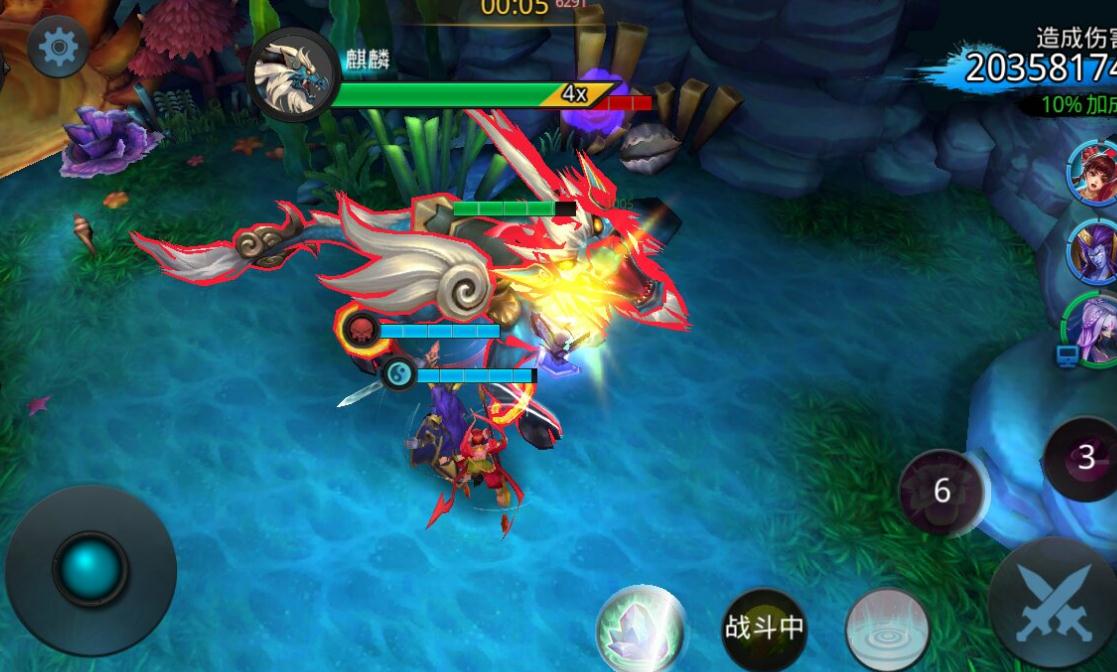The height and width of the screenshot is (672, 1117).
Task: Tap the 麒麟 boss portrait
Action: tap(293, 75)
